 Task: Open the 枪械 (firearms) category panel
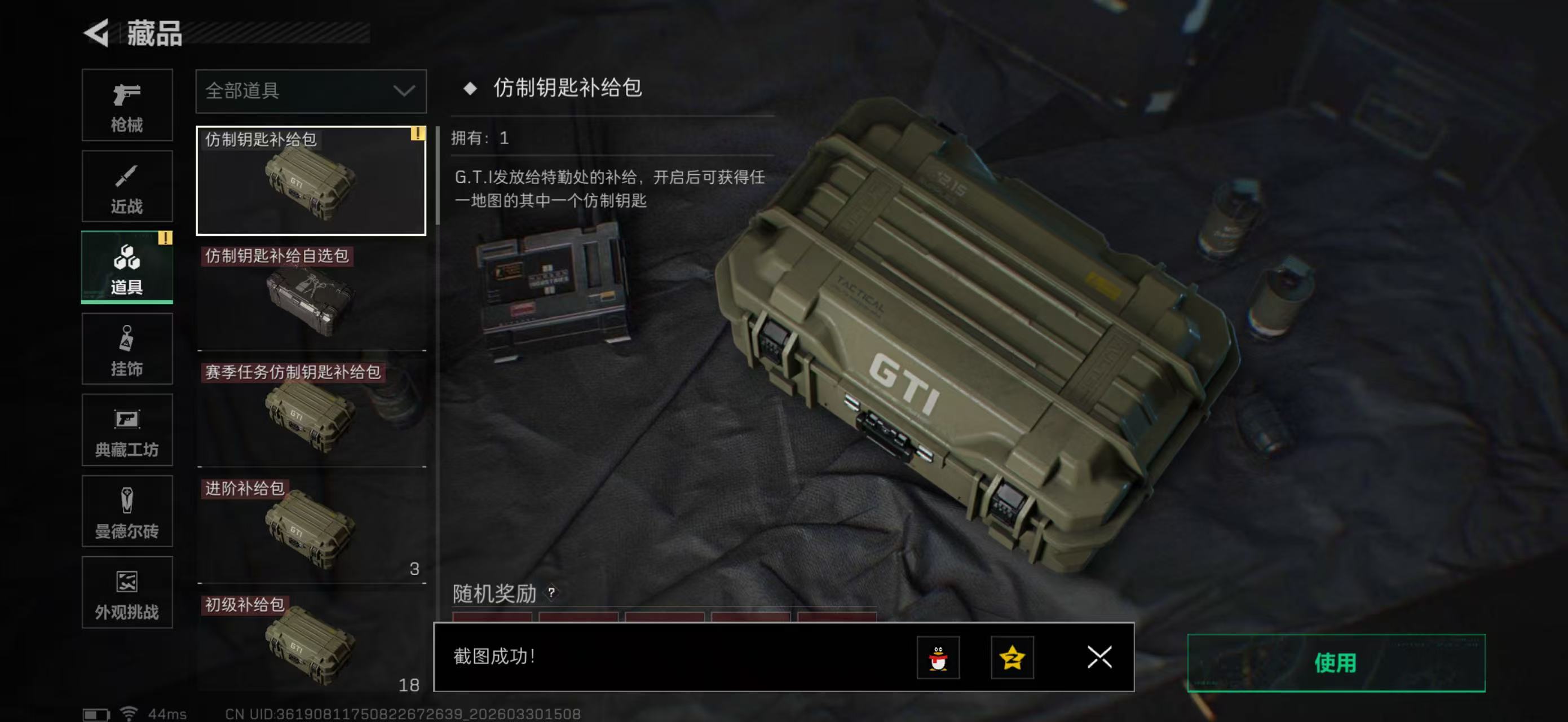(127, 105)
